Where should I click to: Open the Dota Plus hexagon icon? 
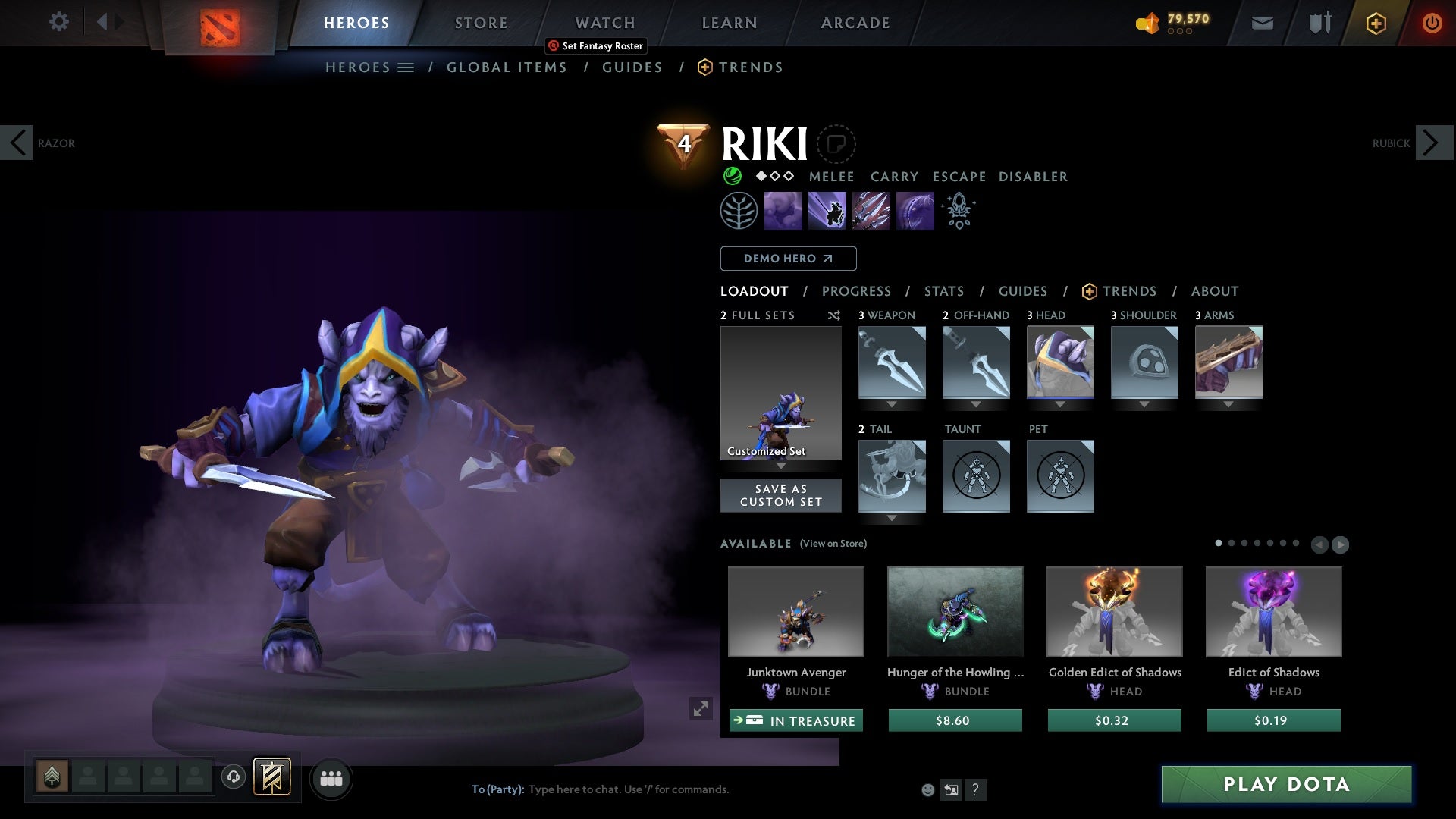pyautogui.click(x=1375, y=23)
